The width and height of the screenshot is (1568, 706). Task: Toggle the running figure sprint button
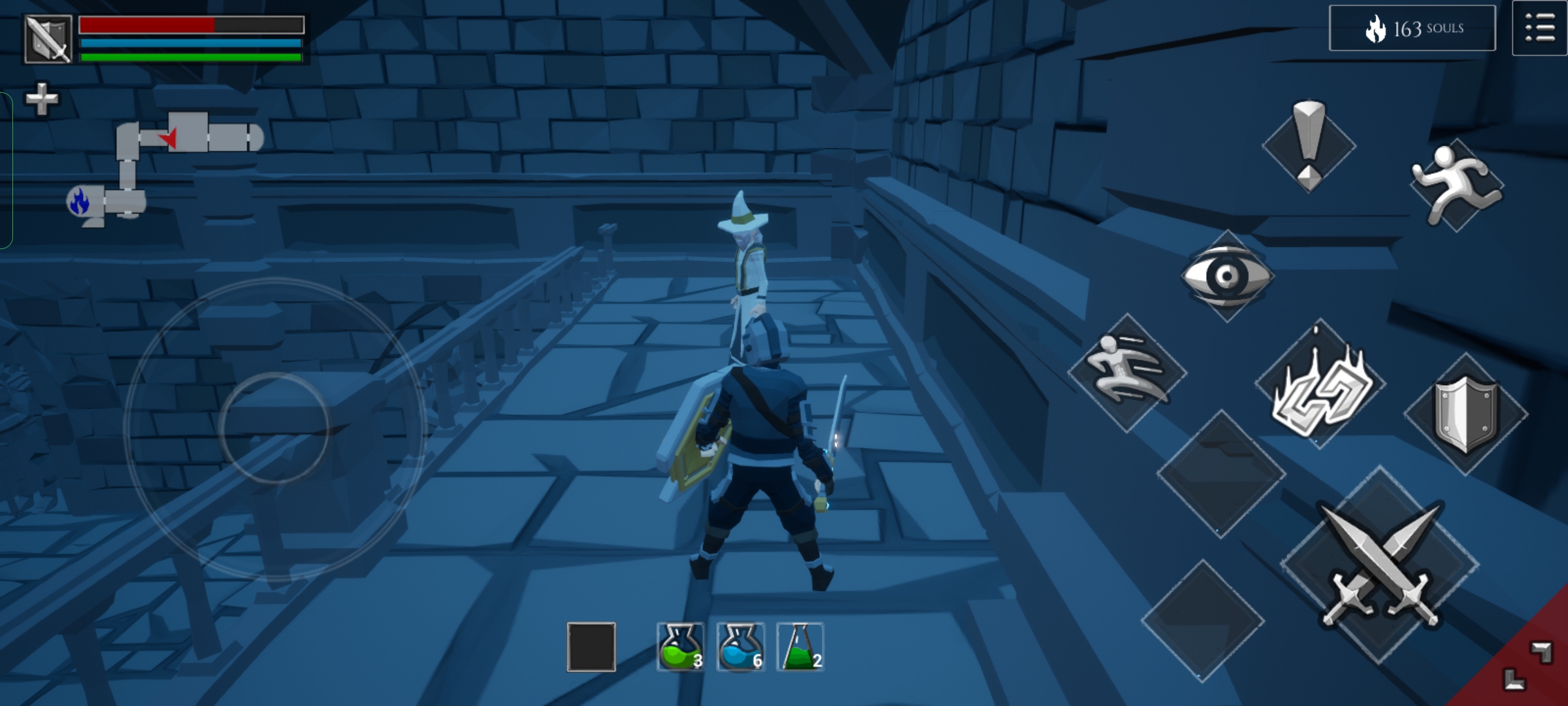[1456, 186]
